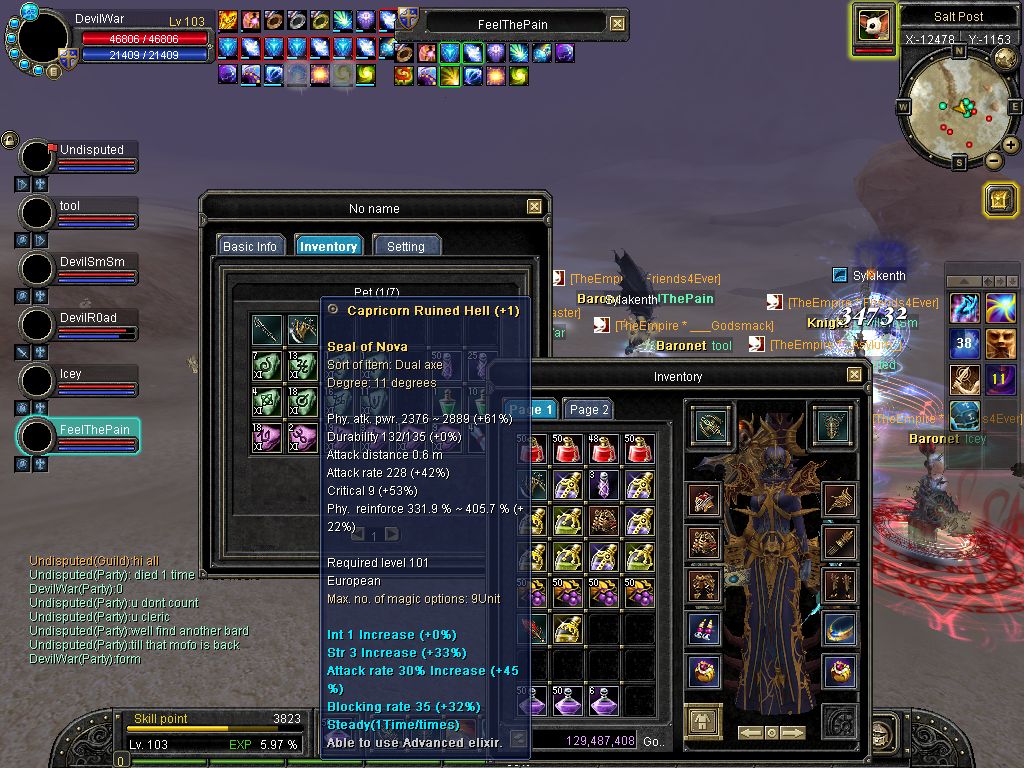Select inventory Page 1 tab

tap(529, 409)
